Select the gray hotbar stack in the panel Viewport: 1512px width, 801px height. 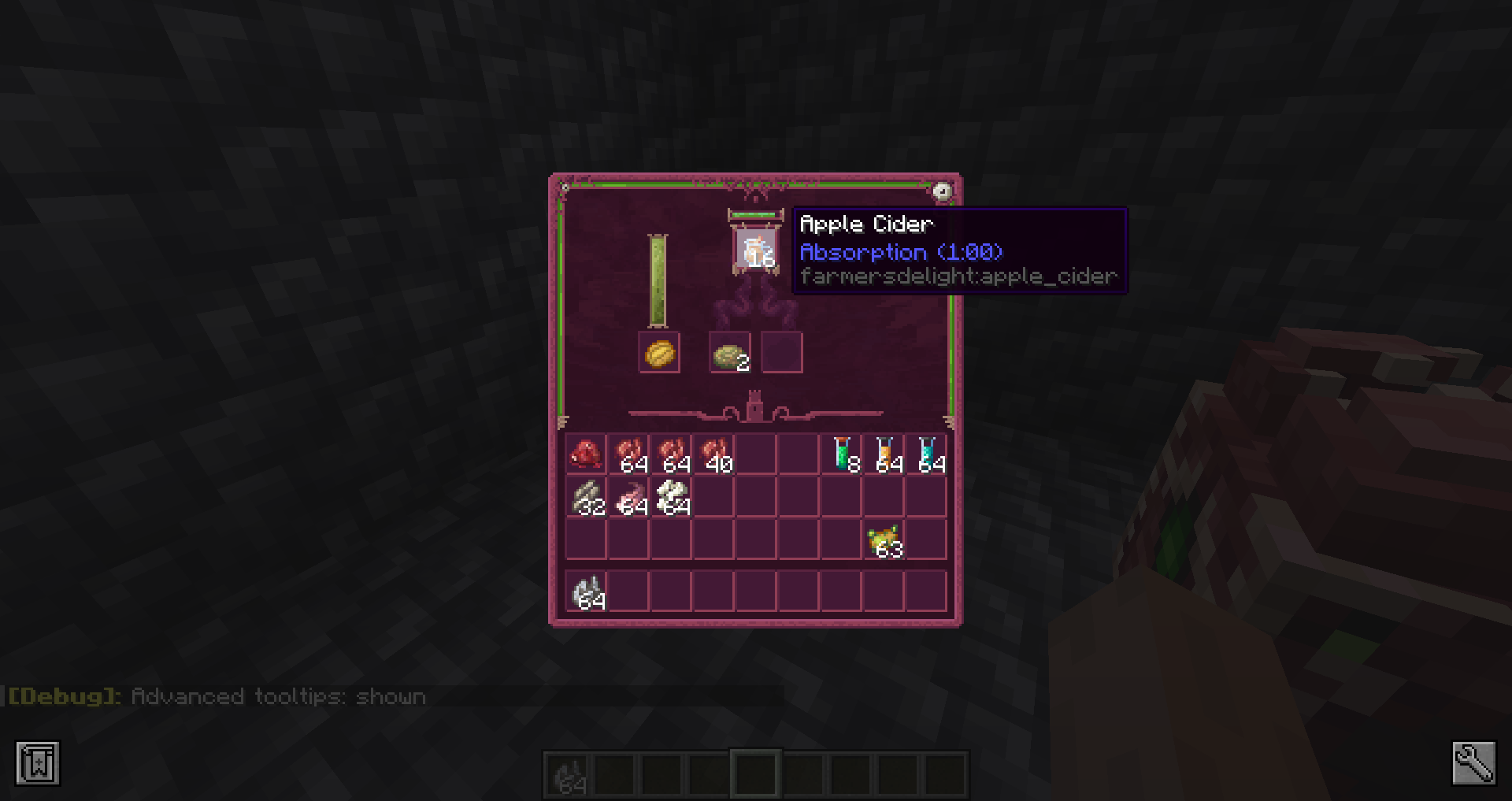tap(586, 592)
